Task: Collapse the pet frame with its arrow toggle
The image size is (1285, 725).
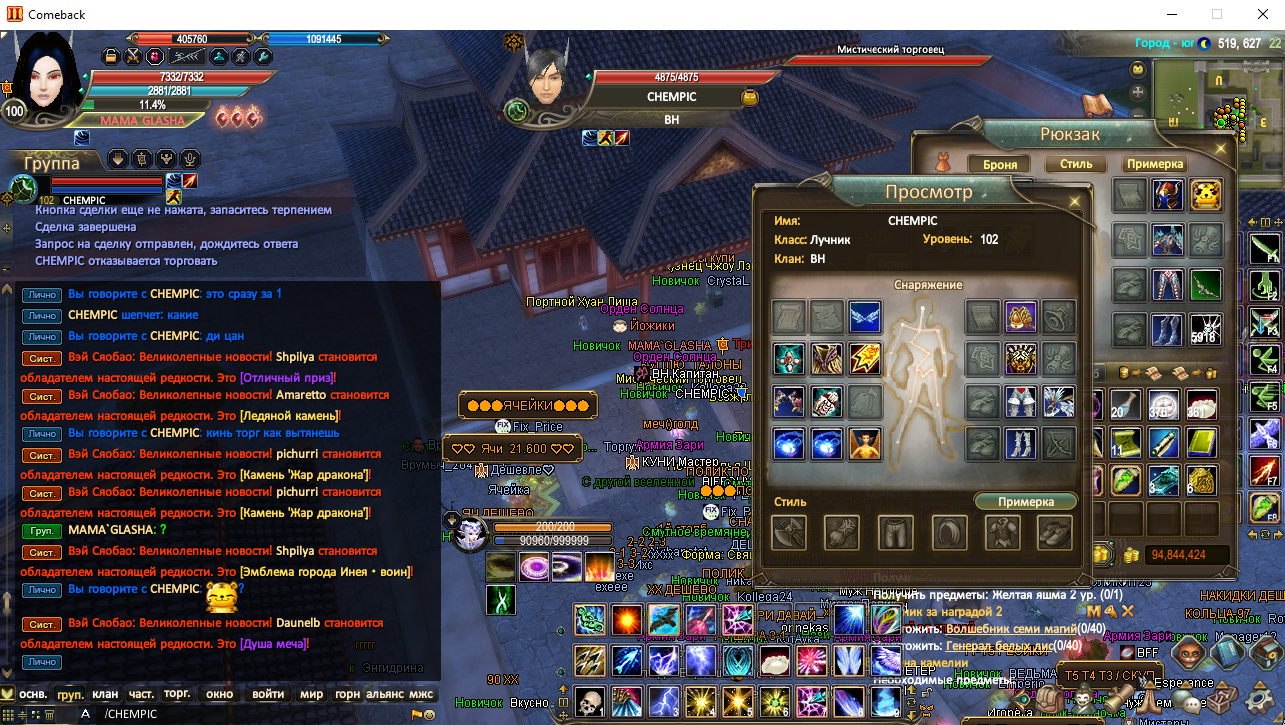Action: click(451, 520)
